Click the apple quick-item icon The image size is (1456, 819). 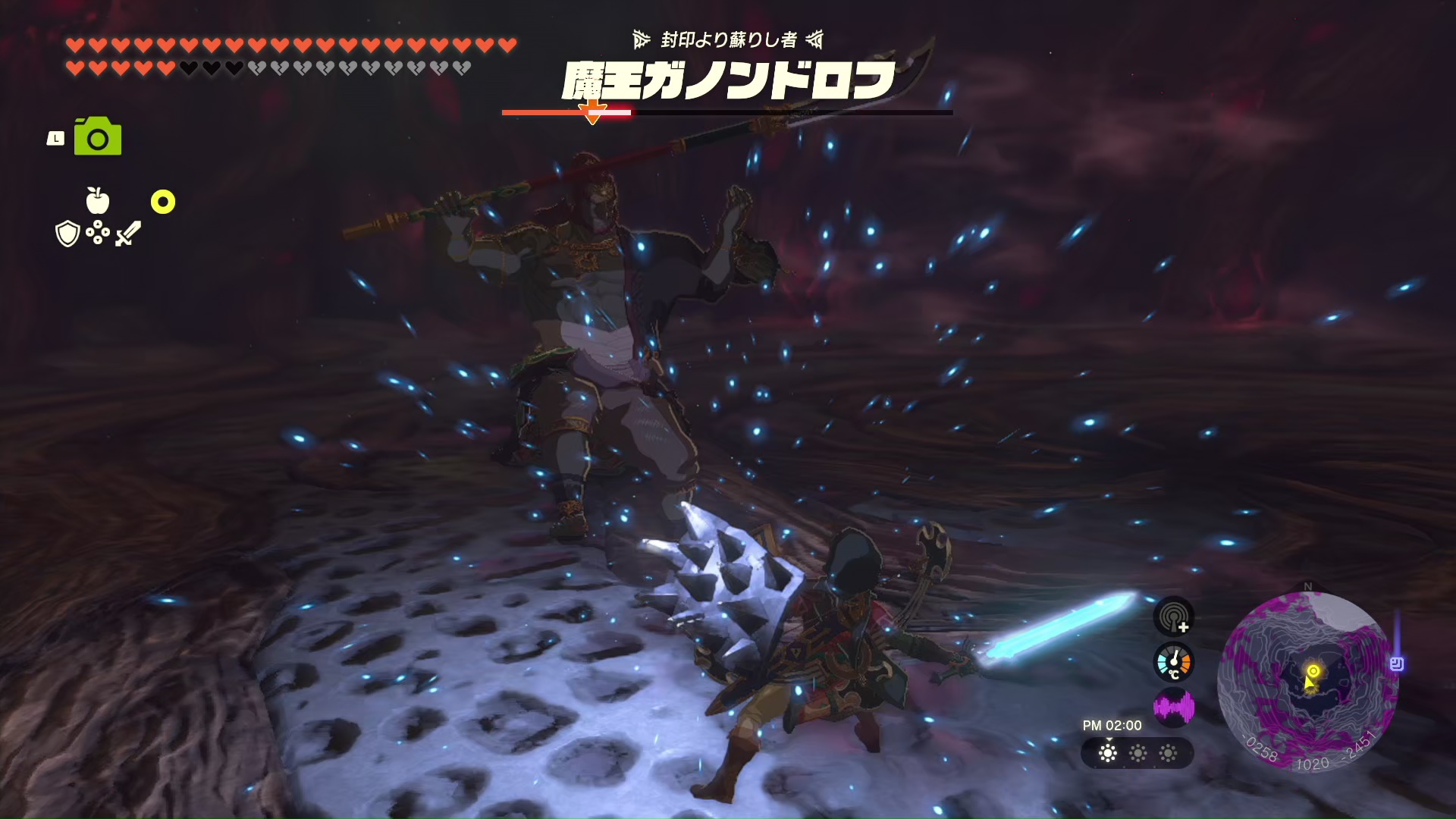98,201
